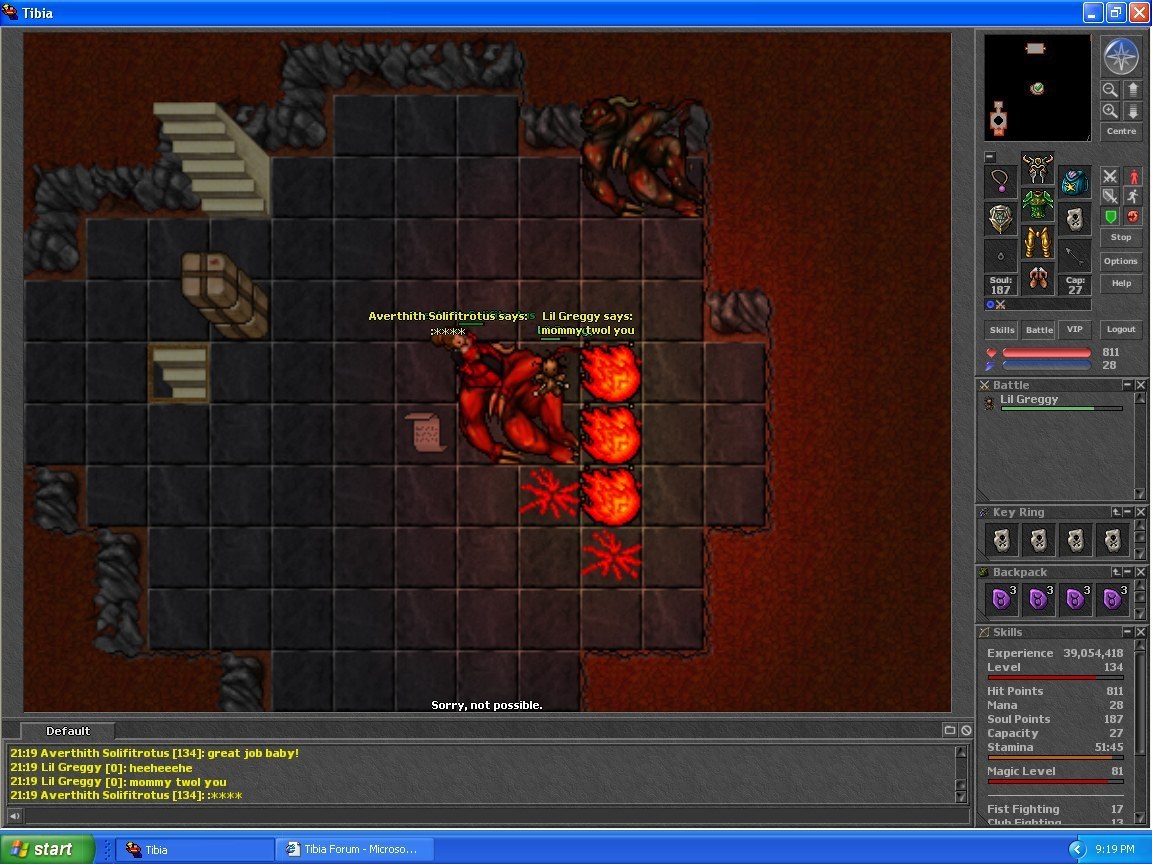Log out with the Logout button
Image resolution: width=1152 pixels, height=864 pixels.
[1120, 329]
